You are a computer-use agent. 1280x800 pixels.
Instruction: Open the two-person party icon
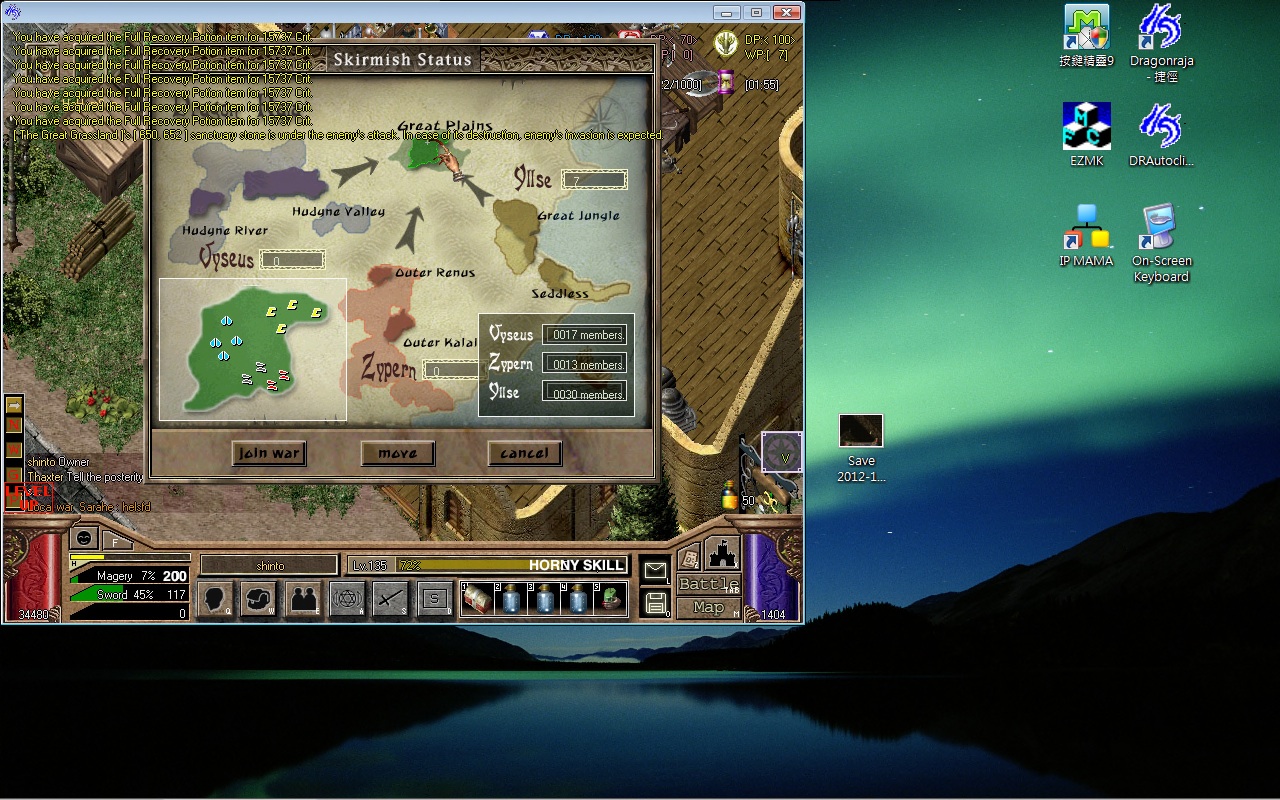pos(303,599)
